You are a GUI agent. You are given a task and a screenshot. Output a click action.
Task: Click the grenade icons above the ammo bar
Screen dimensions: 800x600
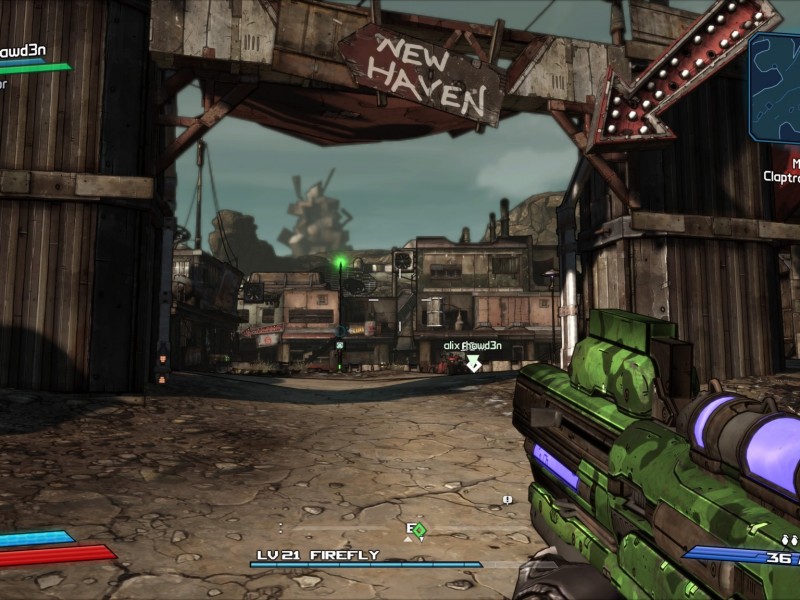tap(787, 539)
